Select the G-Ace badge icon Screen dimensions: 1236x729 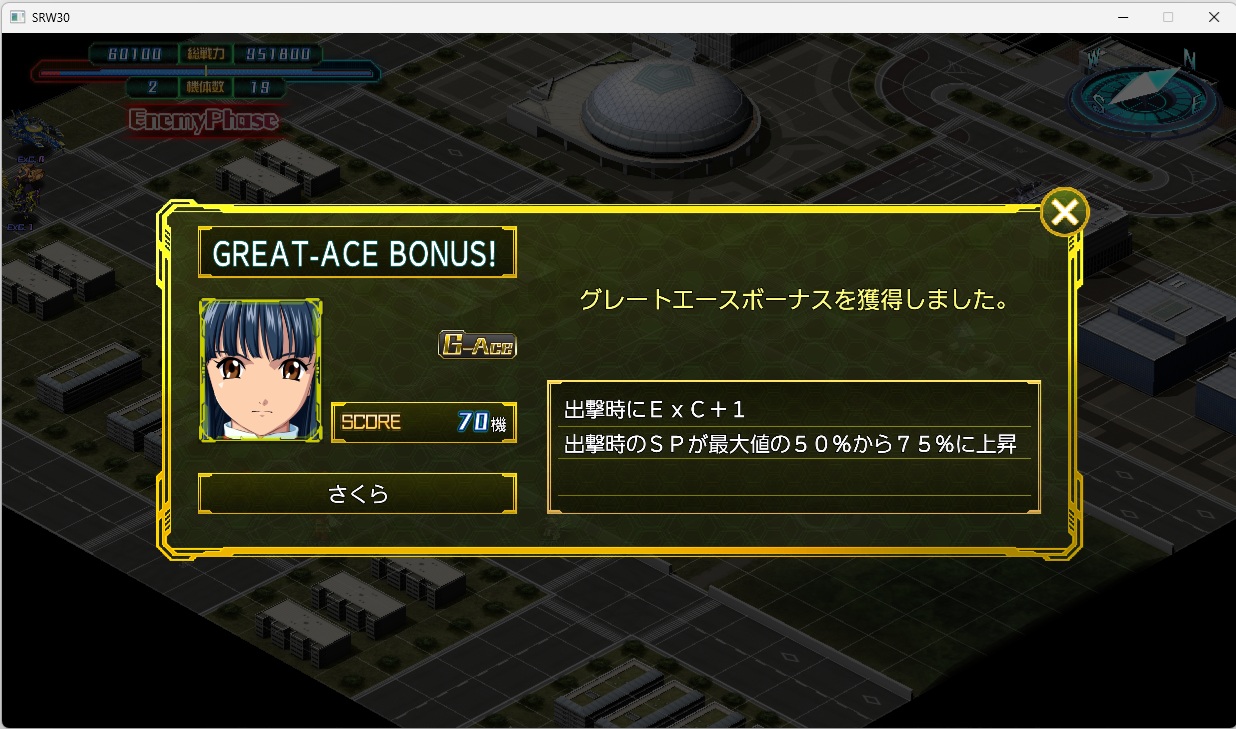point(477,345)
